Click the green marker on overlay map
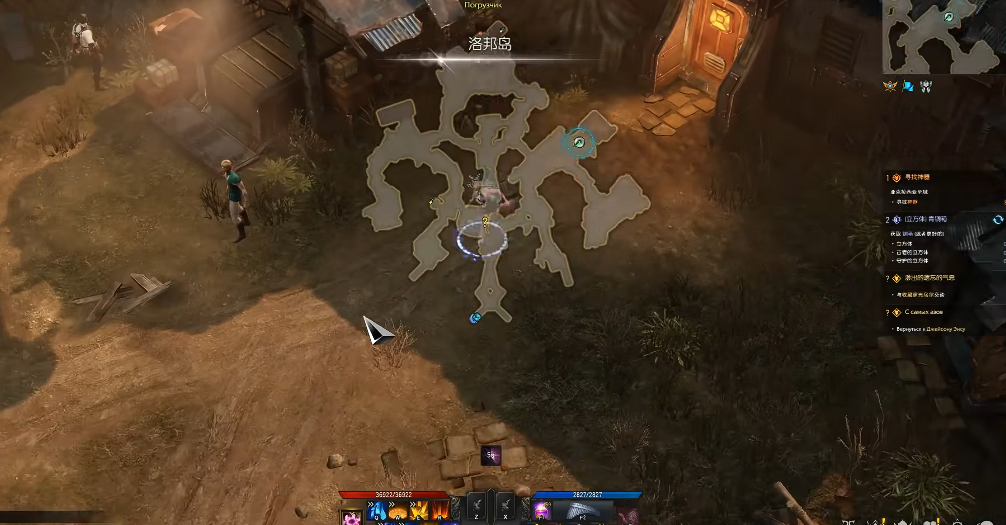Image resolution: width=1006 pixels, height=525 pixels. [578, 143]
